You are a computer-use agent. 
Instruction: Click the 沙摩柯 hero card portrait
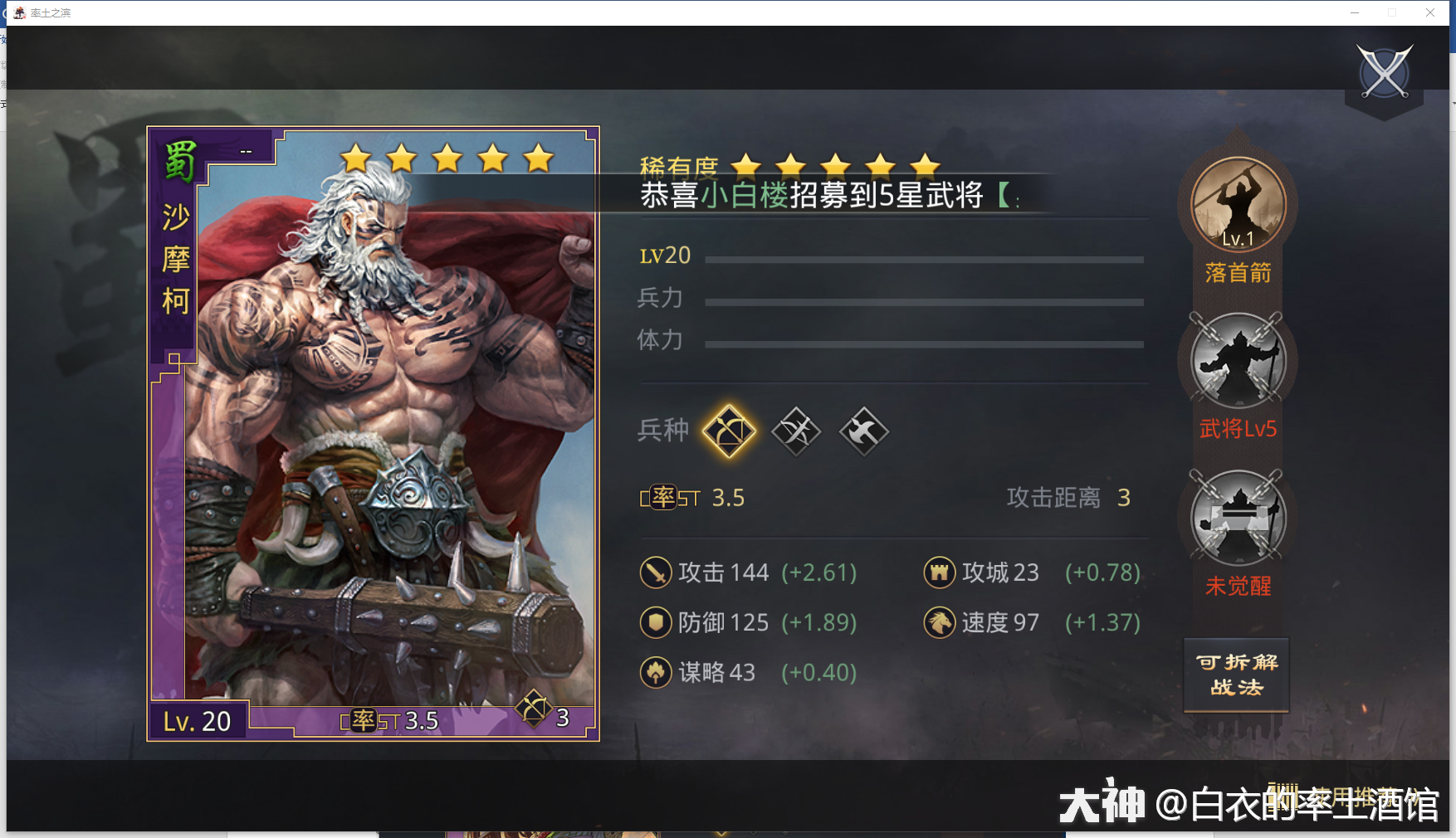click(373, 431)
